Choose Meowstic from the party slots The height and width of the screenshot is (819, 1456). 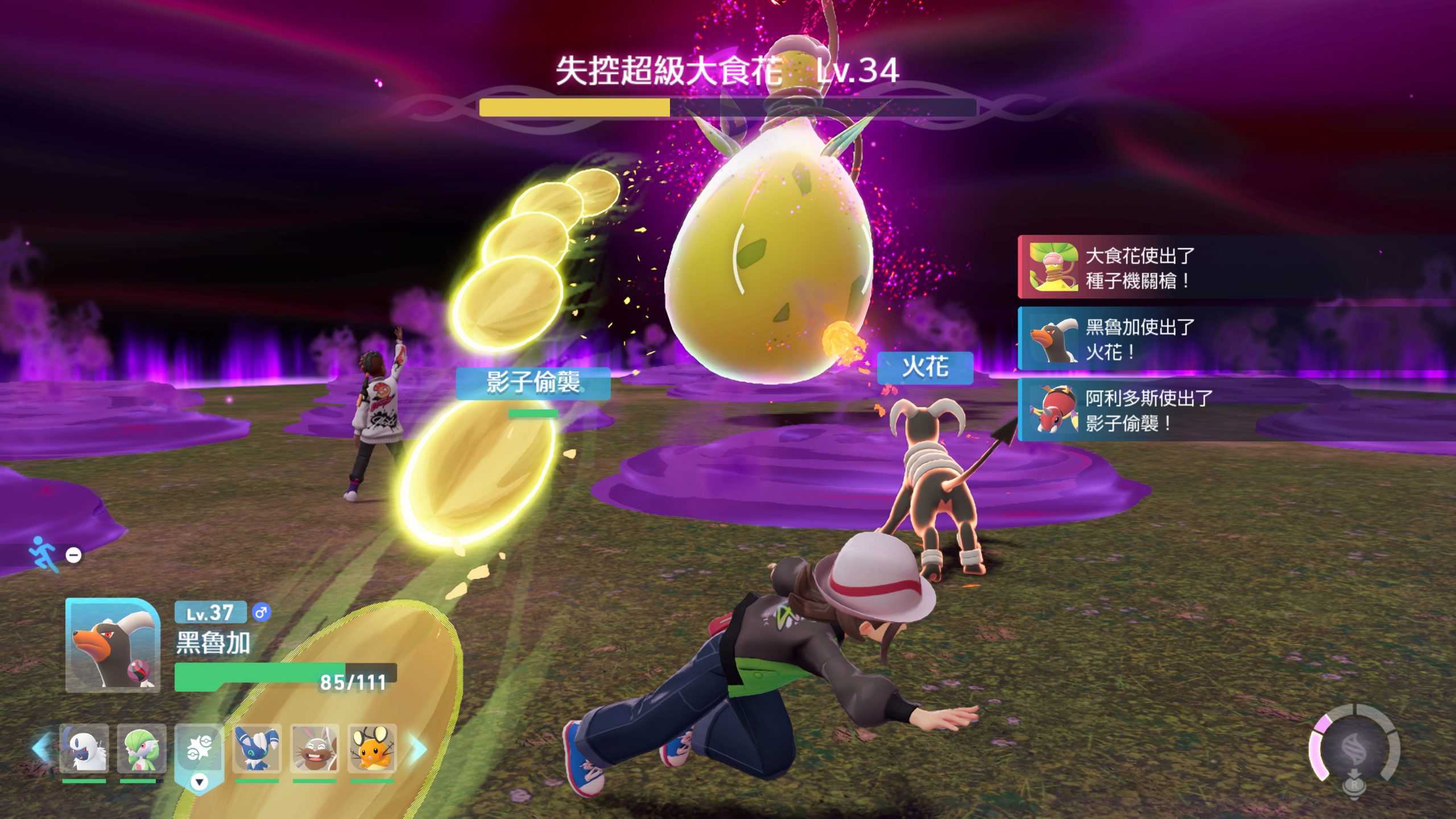point(257,748)
